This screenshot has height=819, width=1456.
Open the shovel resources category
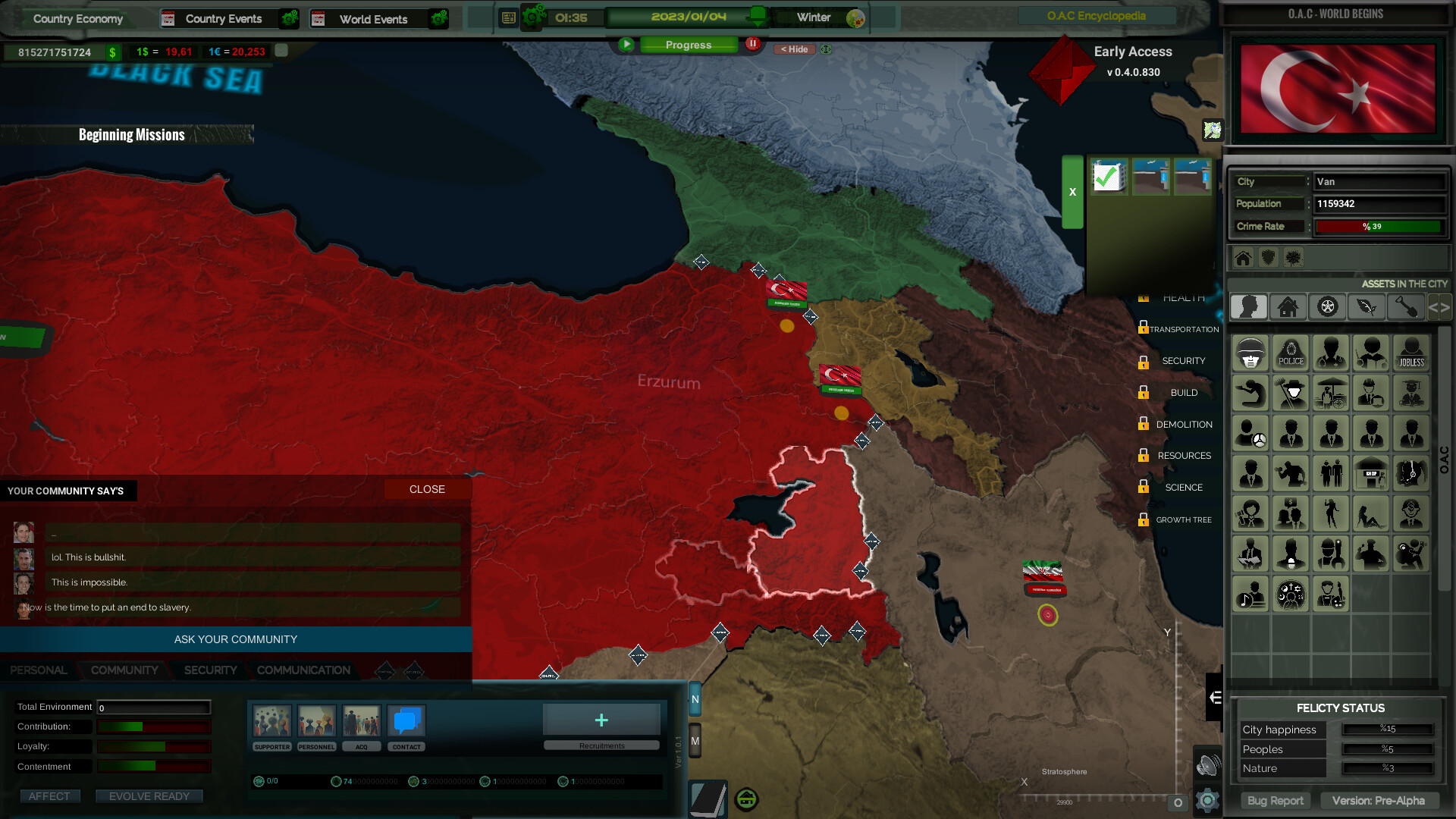click(1406, 307)
